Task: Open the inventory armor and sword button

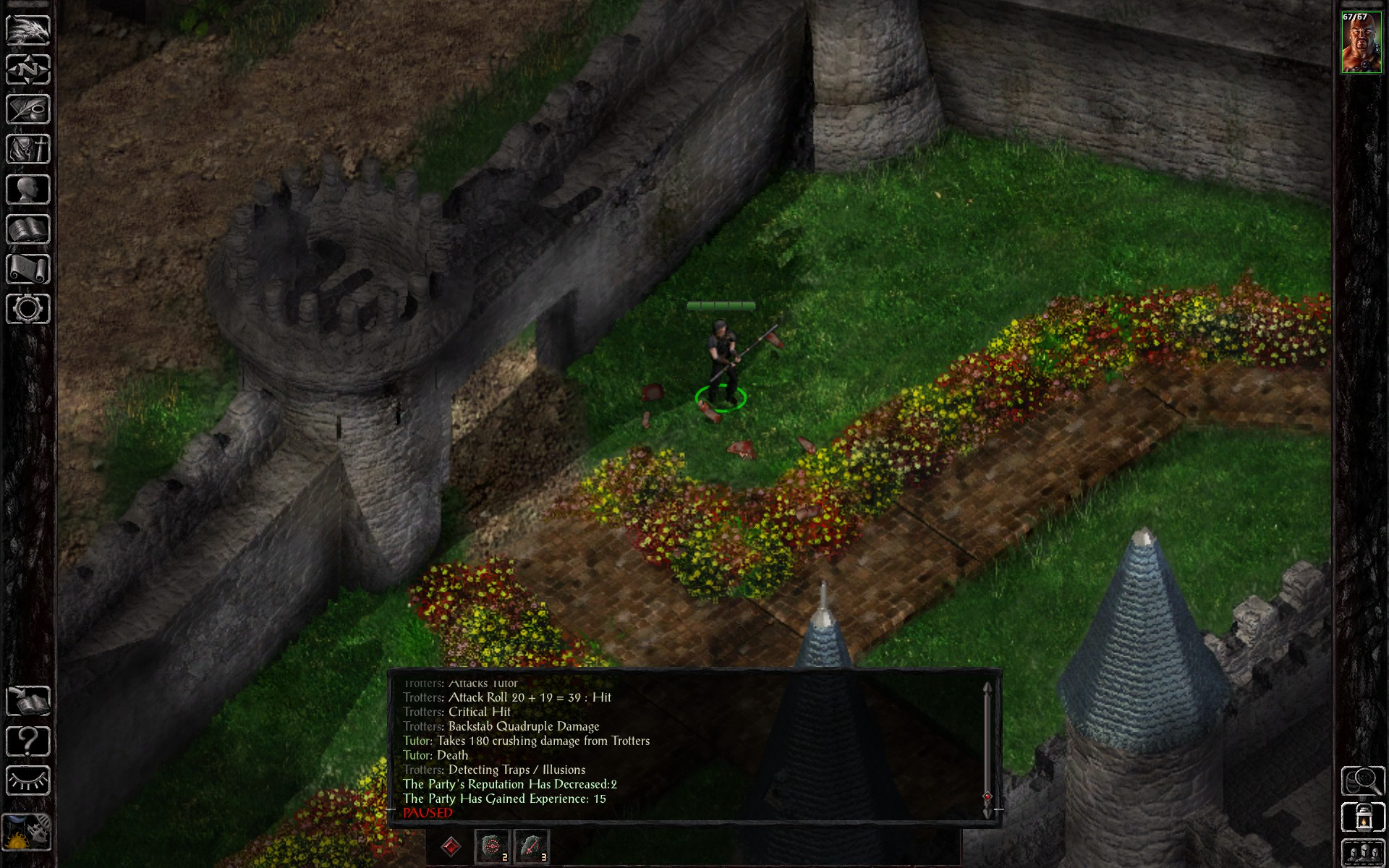Action: pos(28,150)
